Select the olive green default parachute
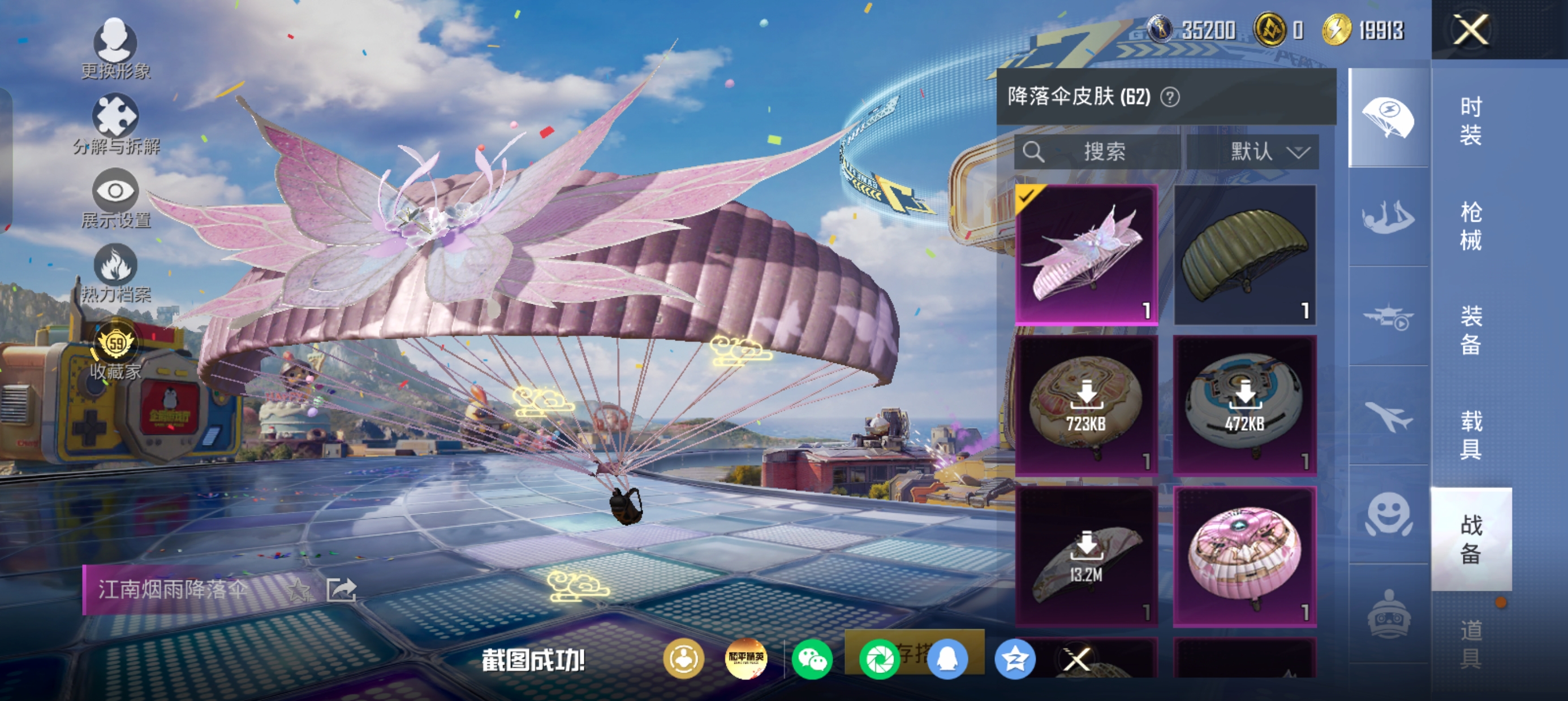1568x701 pixels. (x=1245, y=255)
